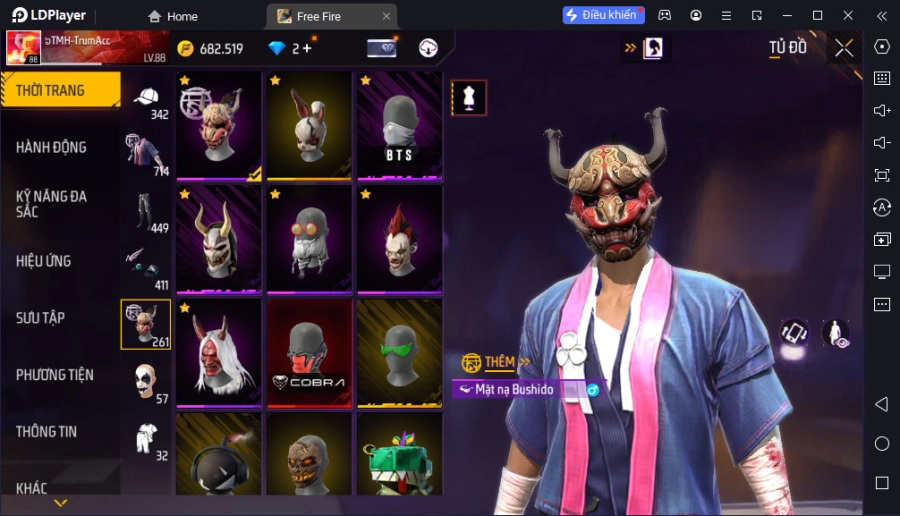This screenshot has width=900, height=516.
Task: Select the red-mohawk clown mask
Action: point(399,238)
